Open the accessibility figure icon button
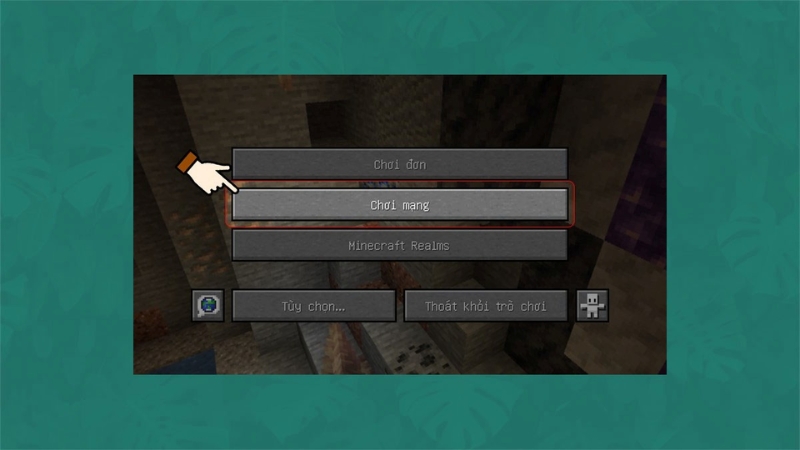This screenshot has width=800, height=450. [x=592, y=306]
